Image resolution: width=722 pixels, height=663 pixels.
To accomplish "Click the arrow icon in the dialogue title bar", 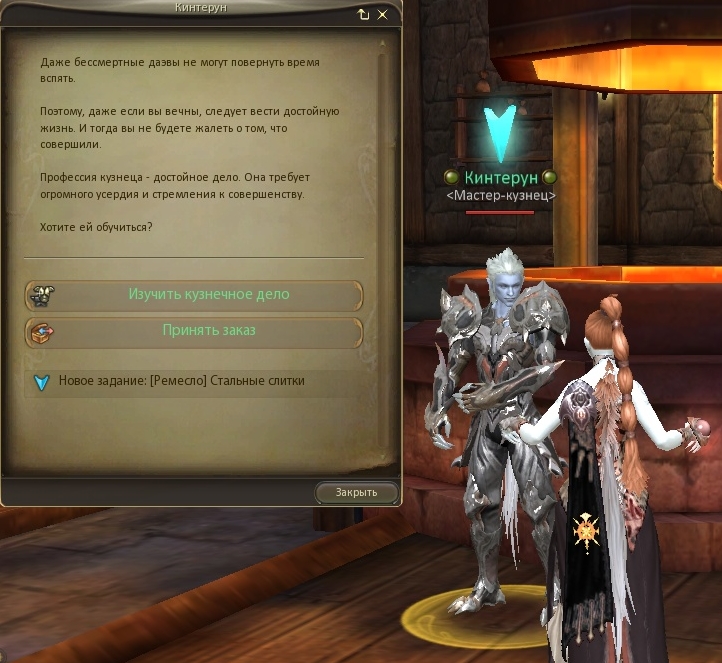I will pyautogui.click(x=363, y=15).
